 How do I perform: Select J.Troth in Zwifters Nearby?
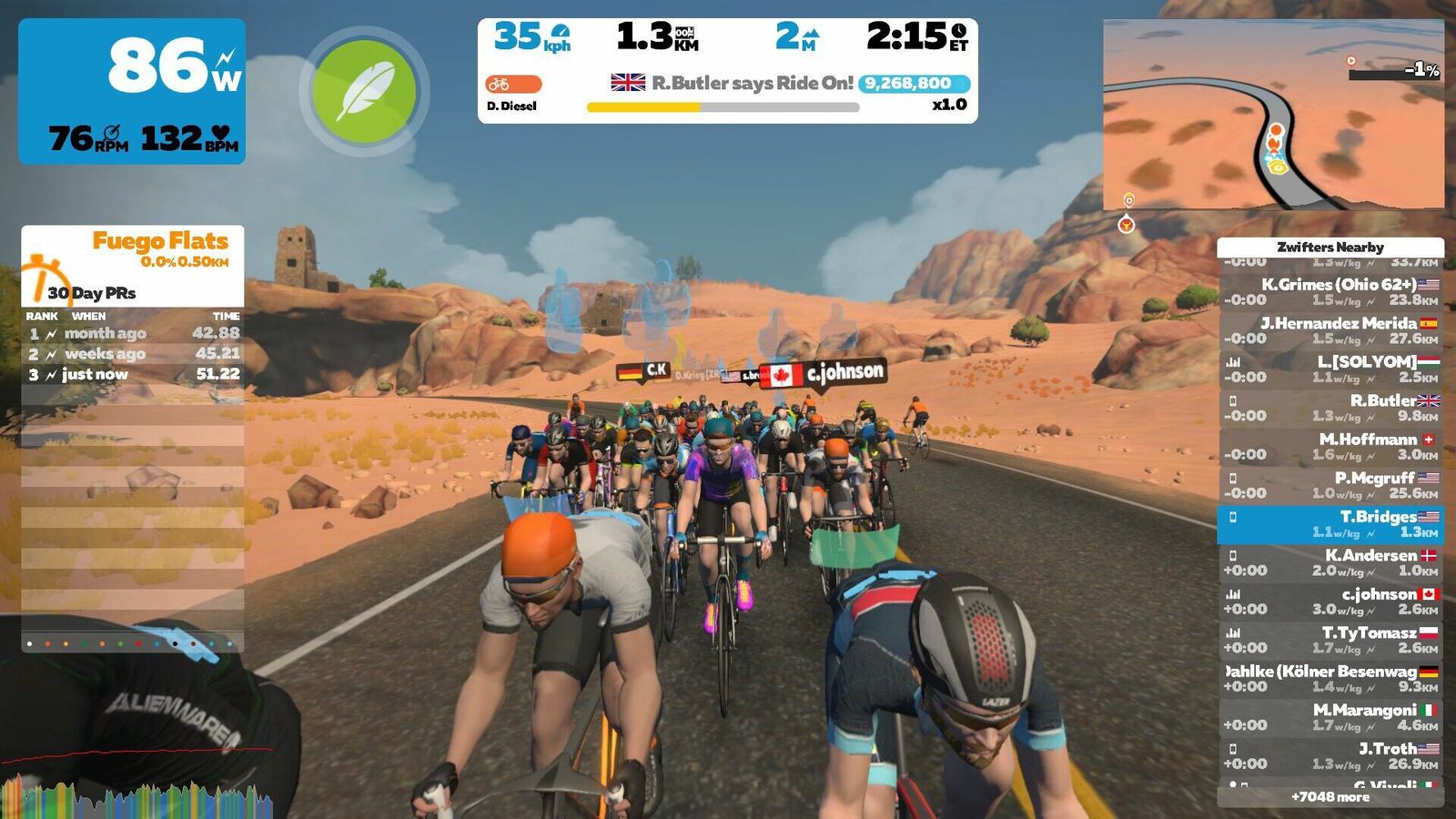pos(1330,756)
